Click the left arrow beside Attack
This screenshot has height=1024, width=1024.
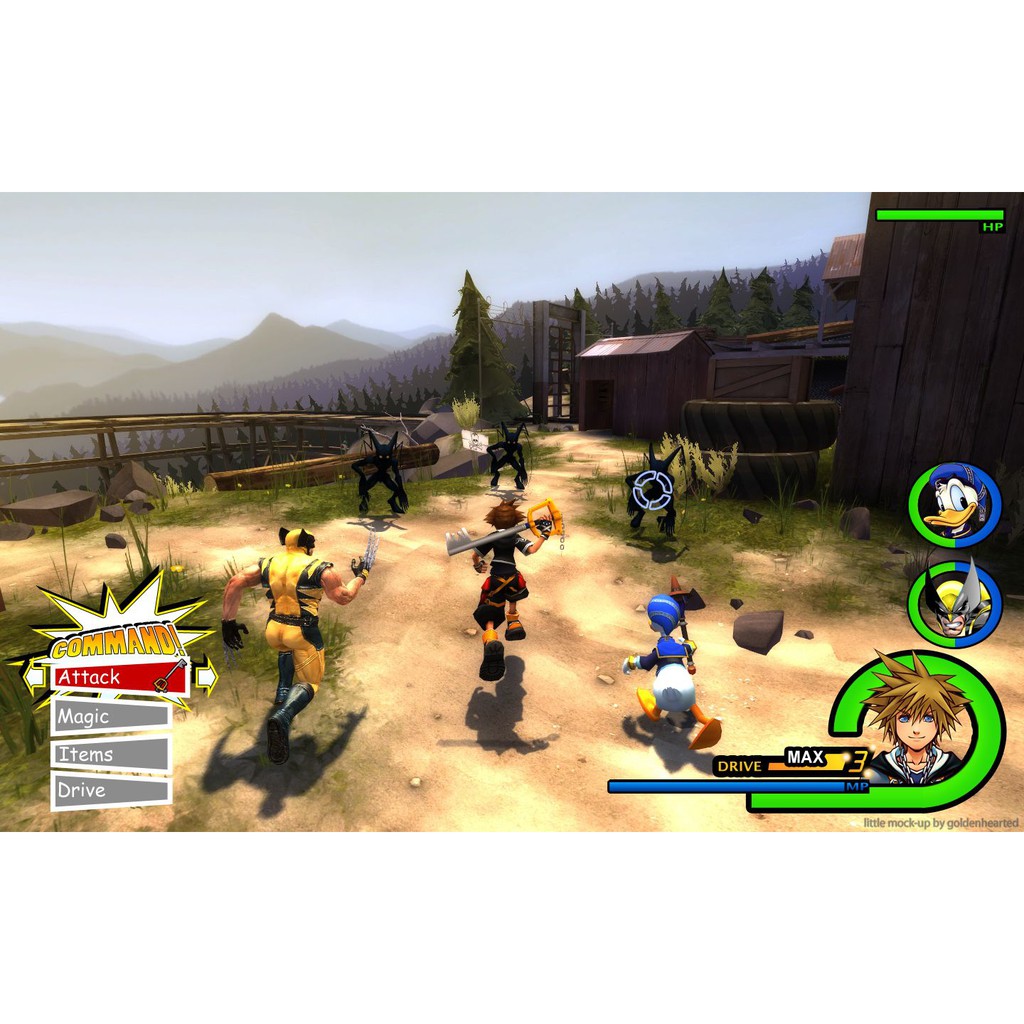coord(34,677)
